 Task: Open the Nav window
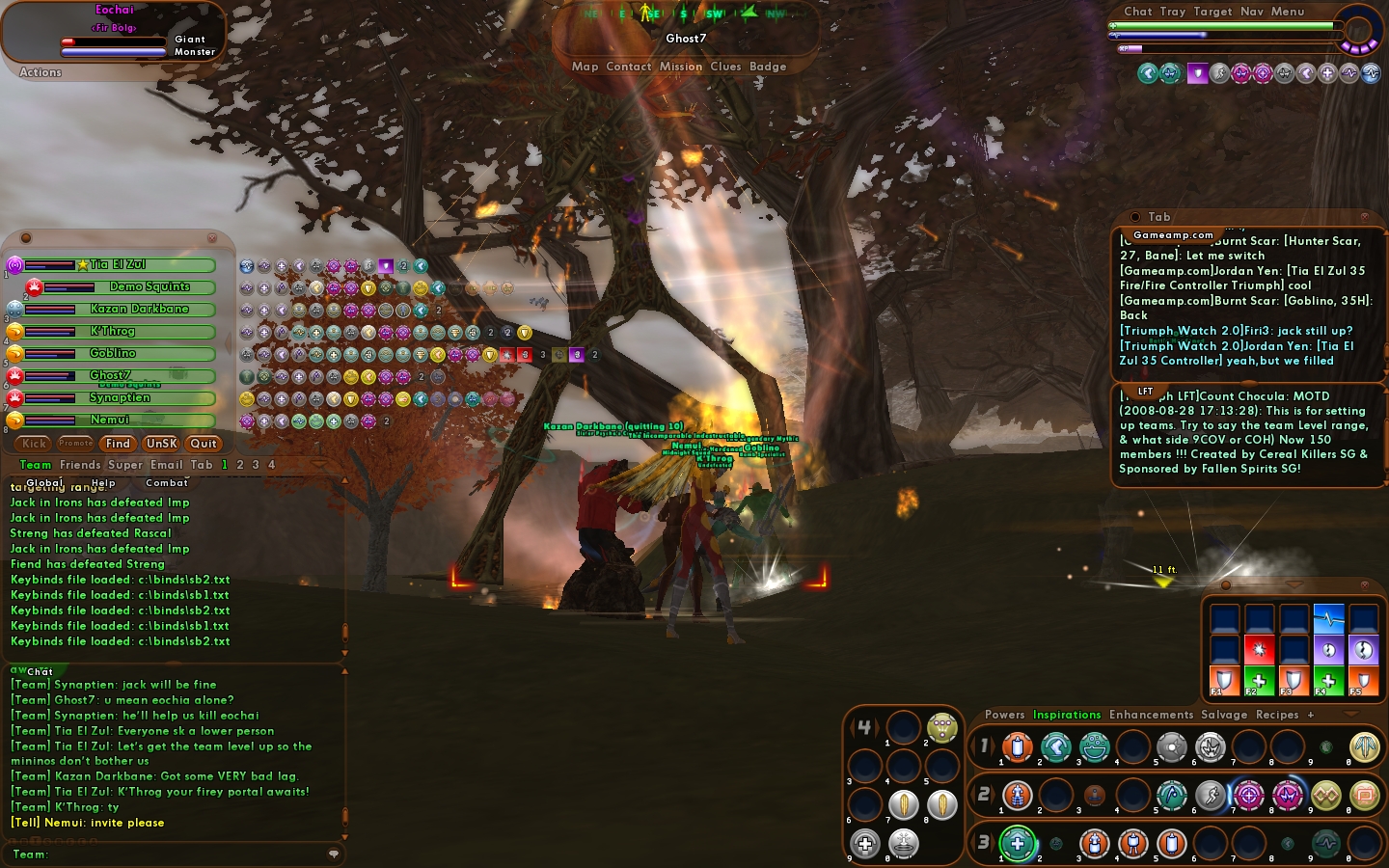pos(1252,12)
